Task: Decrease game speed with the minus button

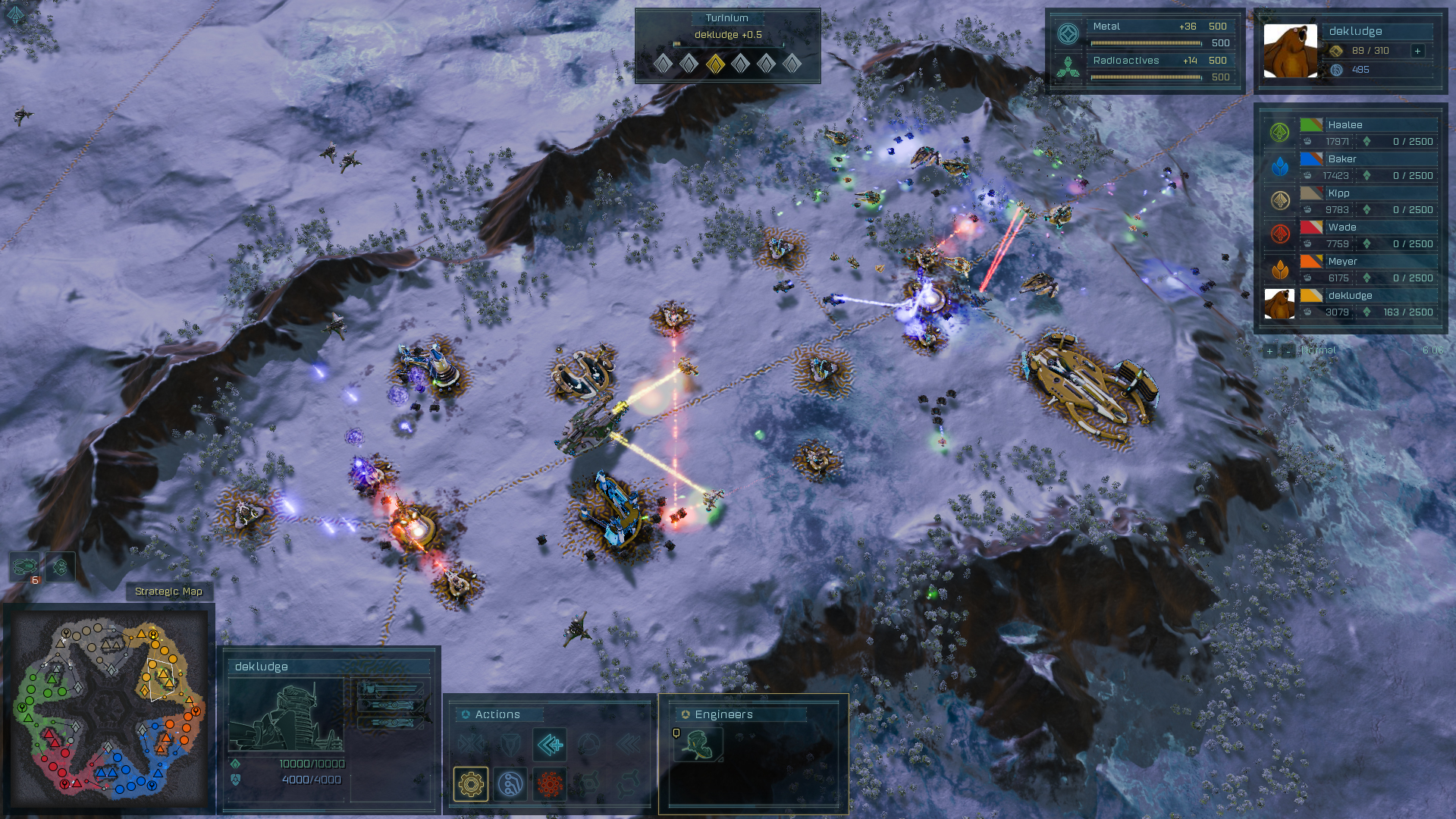Action: tap(1287, 351)
